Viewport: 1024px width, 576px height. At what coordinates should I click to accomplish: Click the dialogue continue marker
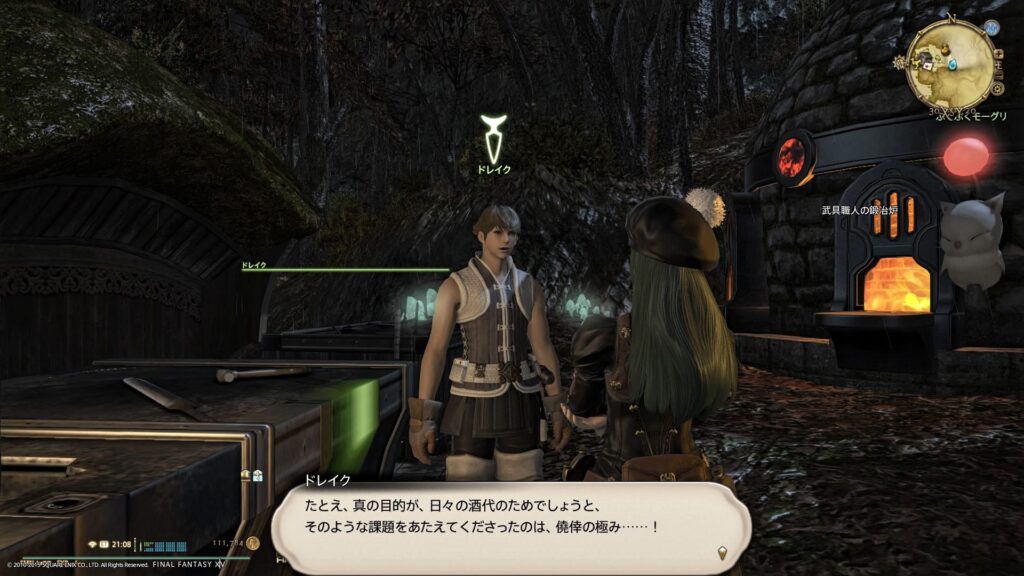tap(721, 552)
